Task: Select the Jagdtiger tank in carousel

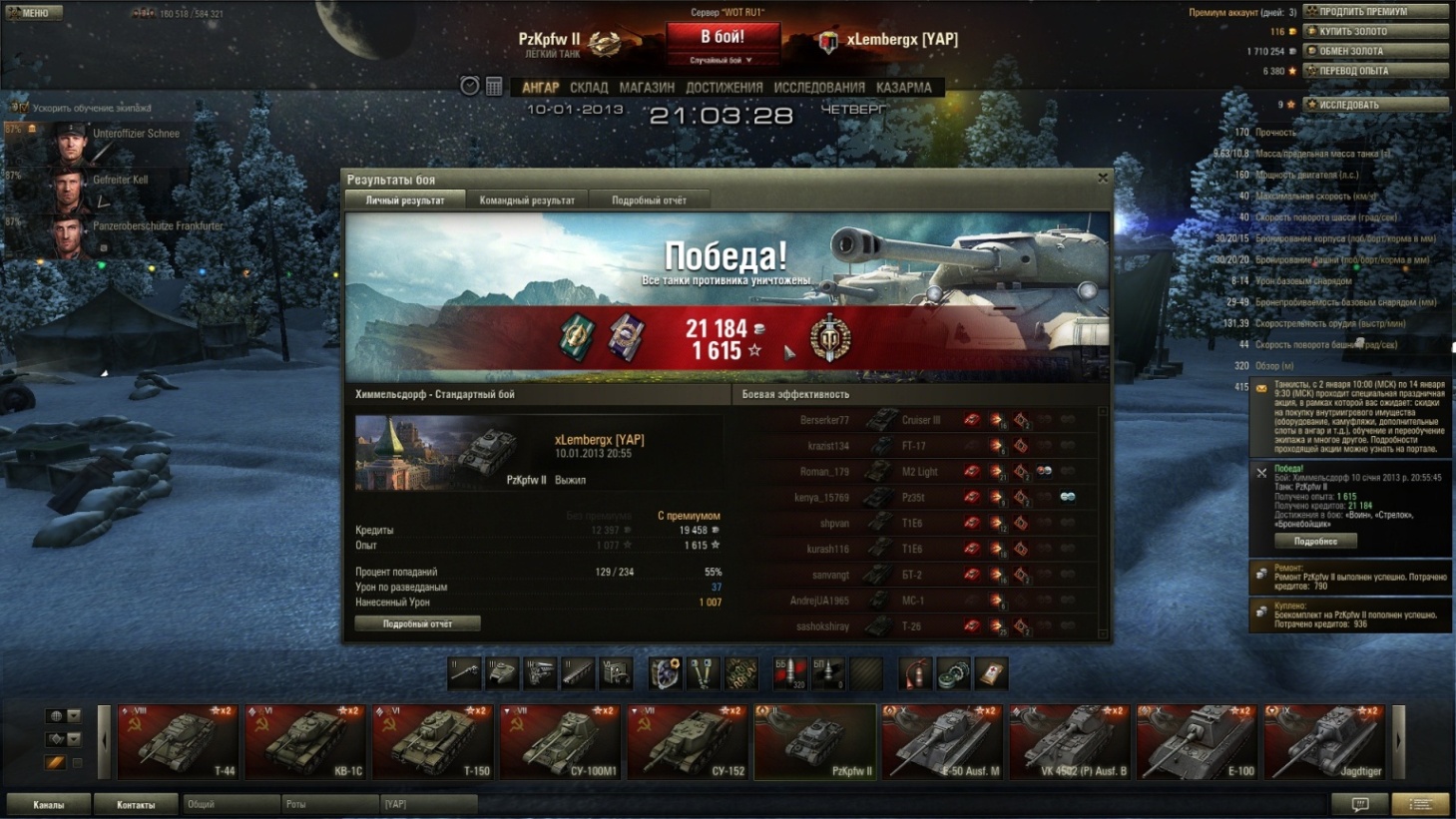Action: pyautogui.click(x=1323, y=742)
